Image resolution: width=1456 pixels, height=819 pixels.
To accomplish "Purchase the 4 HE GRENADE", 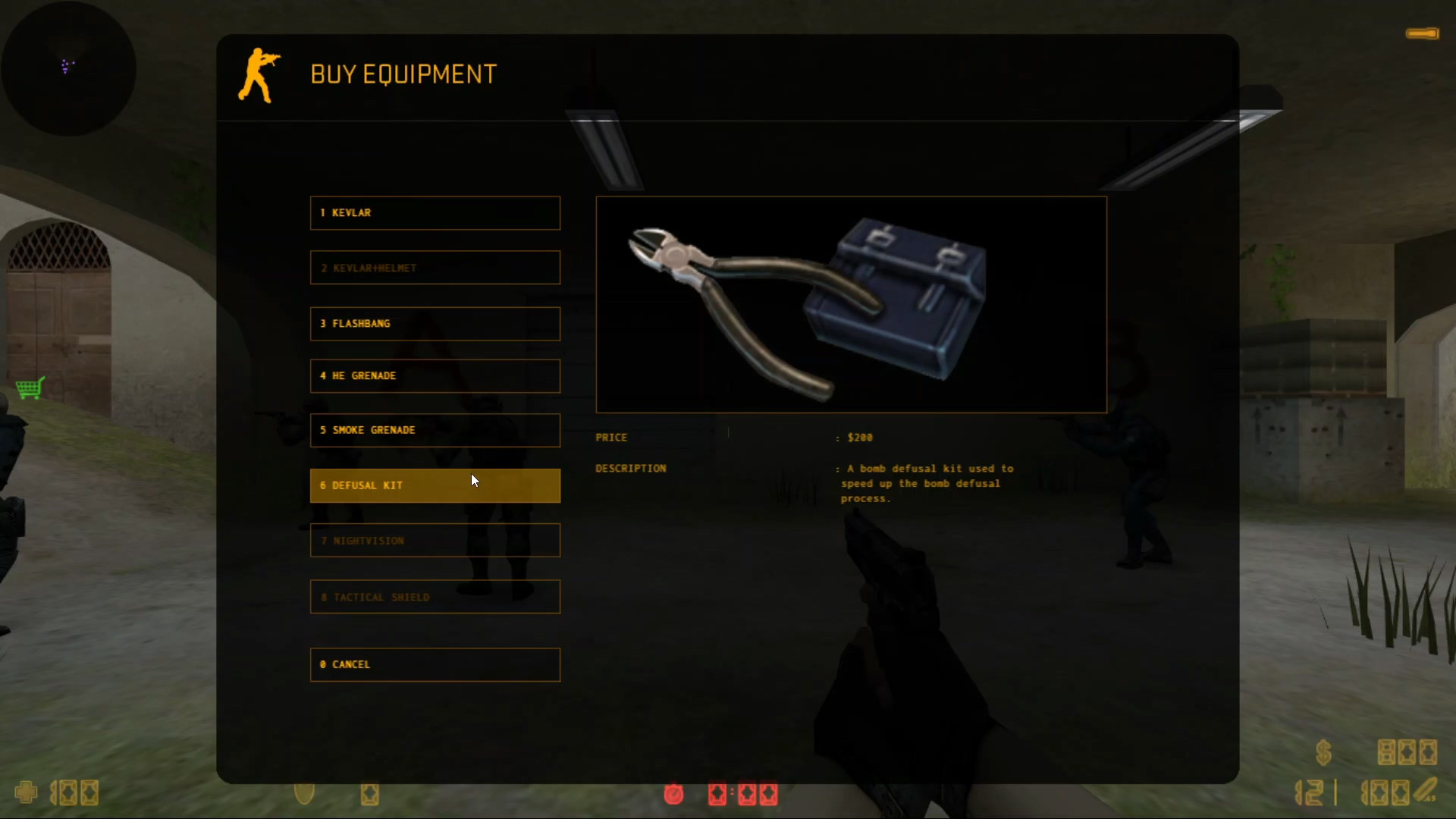I will tap(435, 376).
